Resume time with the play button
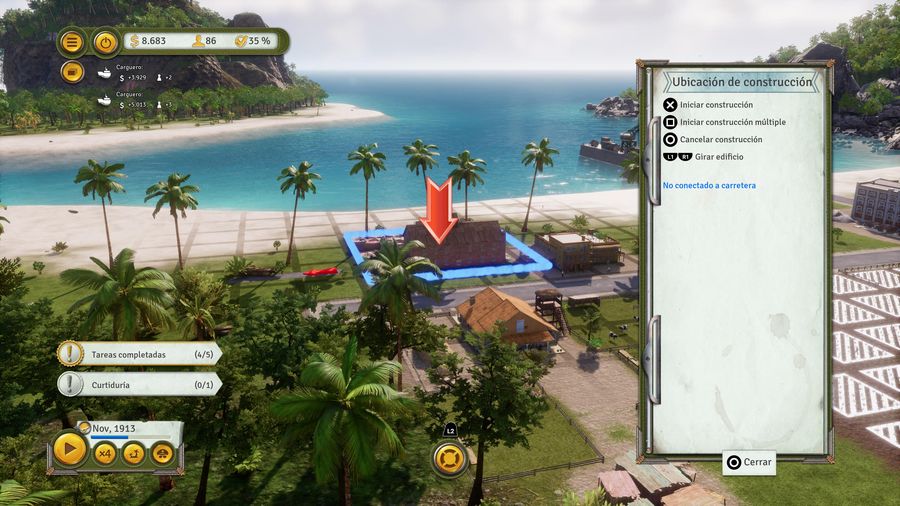The width and height of the screenshot is (900, 506). [70, 451]
